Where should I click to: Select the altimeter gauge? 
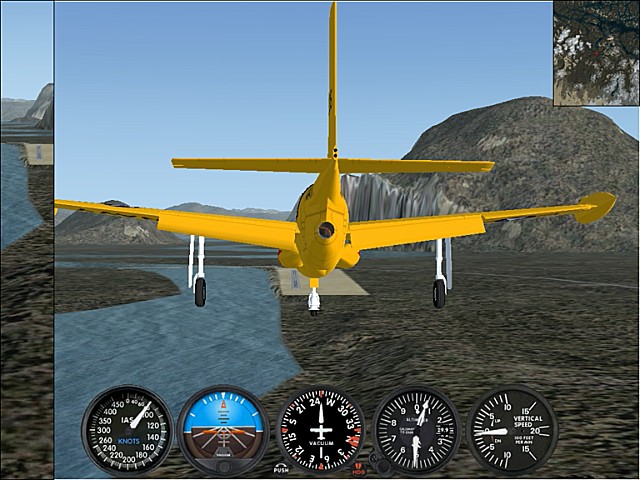coord(416,430)
